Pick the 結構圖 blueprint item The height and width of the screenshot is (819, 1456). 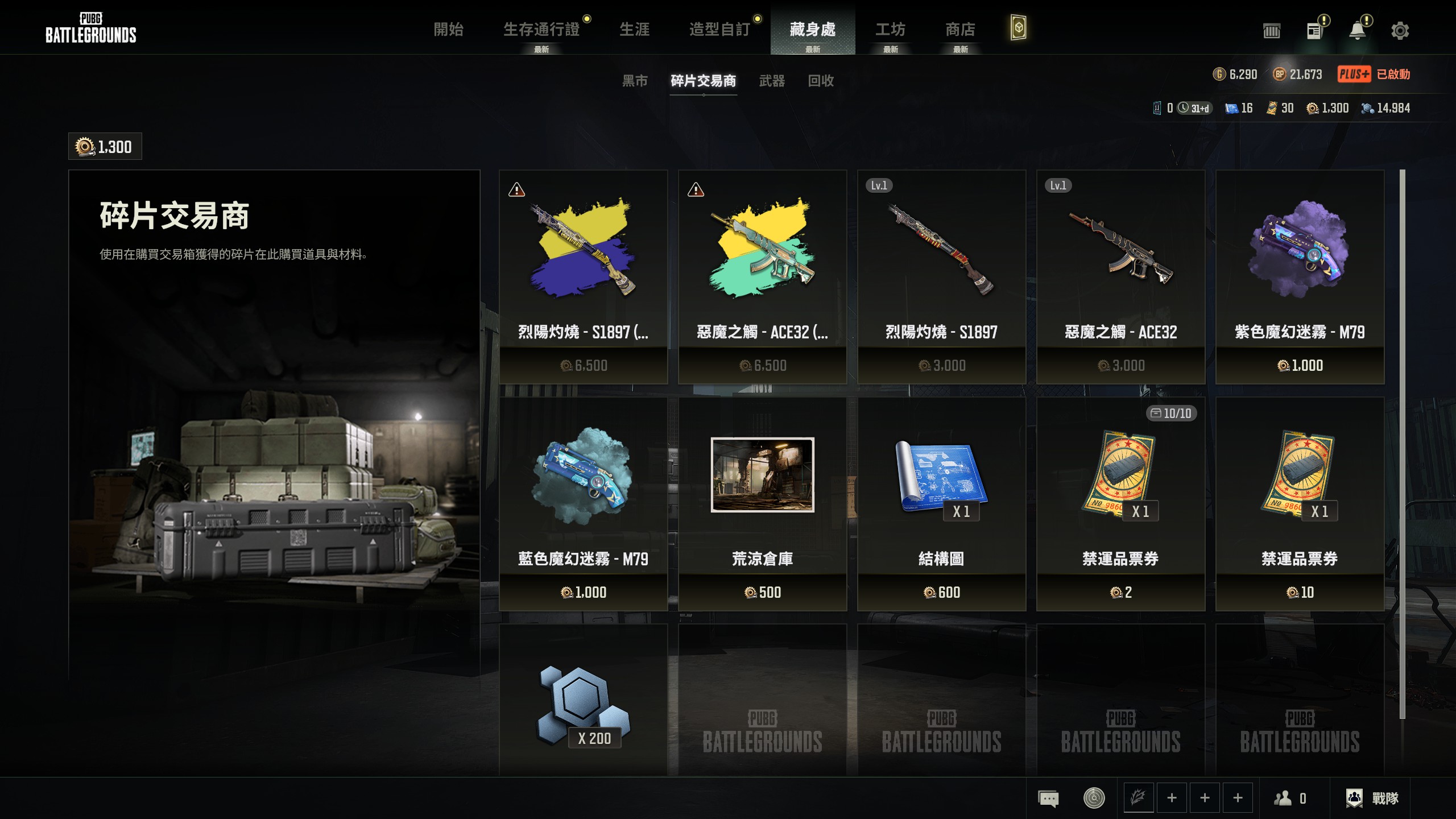click(941, 503)
